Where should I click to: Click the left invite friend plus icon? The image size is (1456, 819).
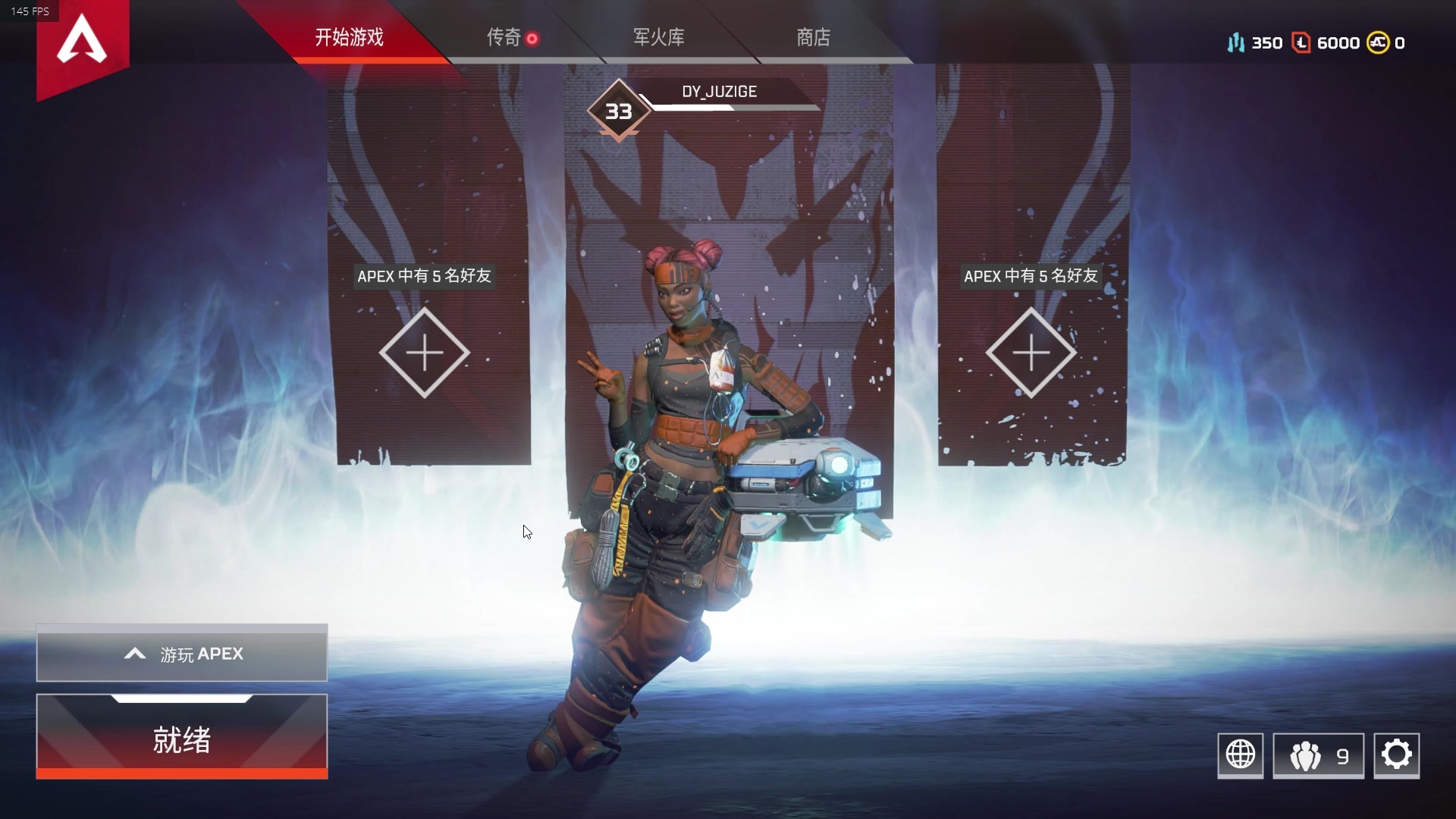coord(425,353)
